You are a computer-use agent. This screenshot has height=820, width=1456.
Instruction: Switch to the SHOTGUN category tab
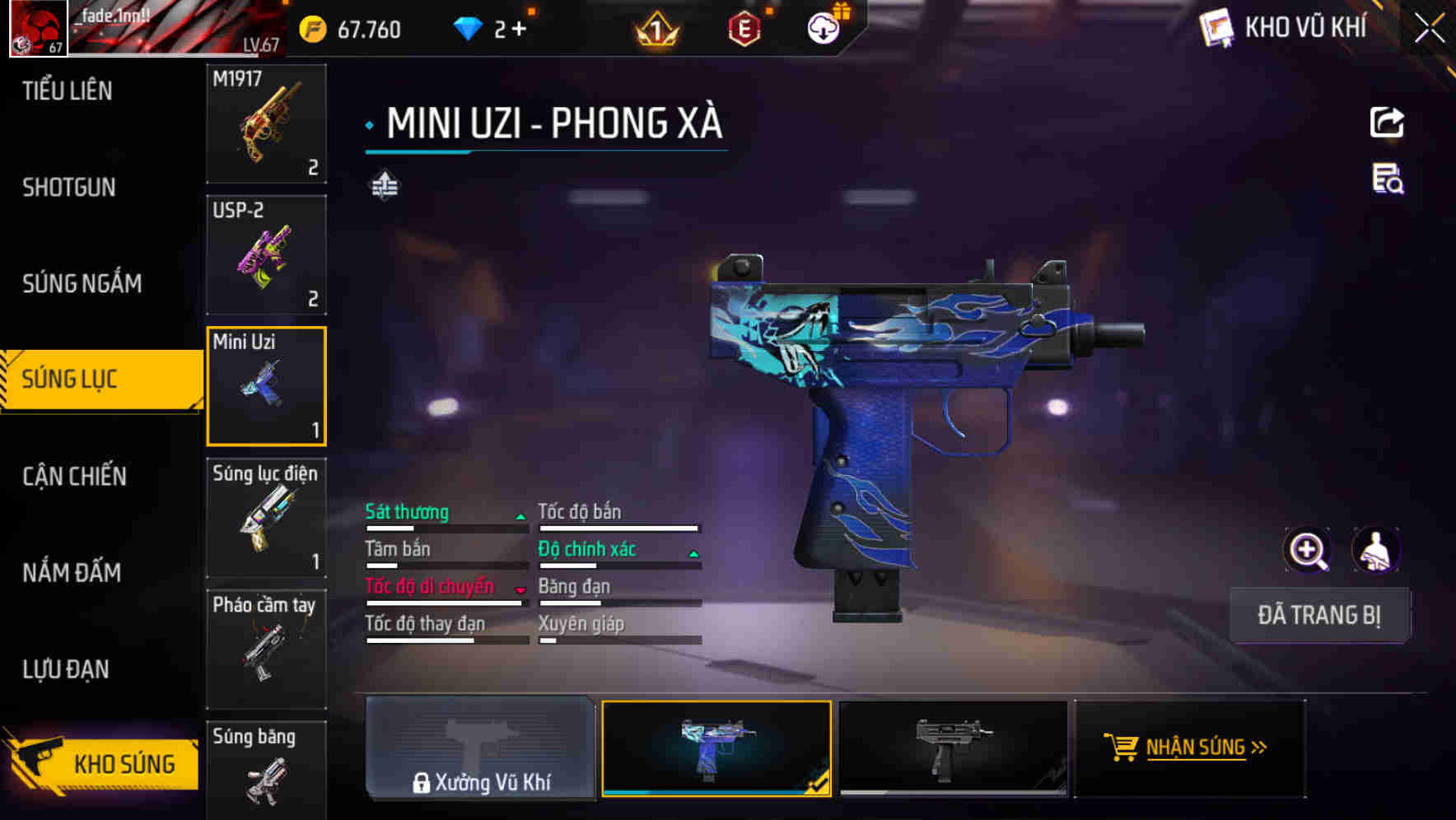(x=68, y=188)
